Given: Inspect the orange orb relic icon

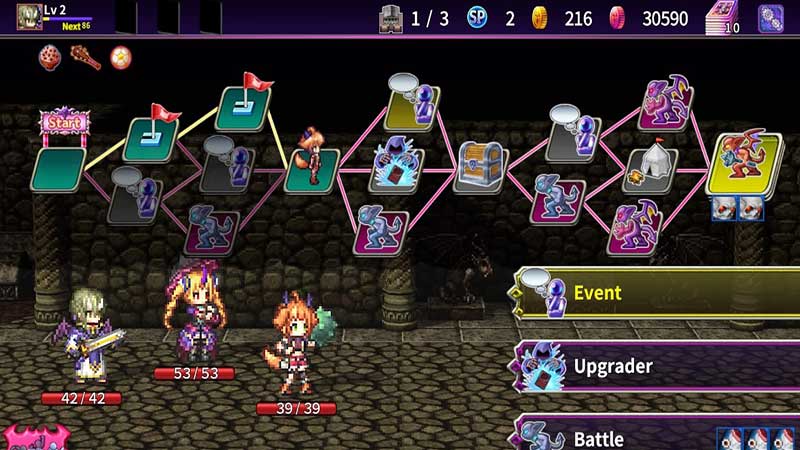Looking at the screenshot, I should (x=121, y=57).
